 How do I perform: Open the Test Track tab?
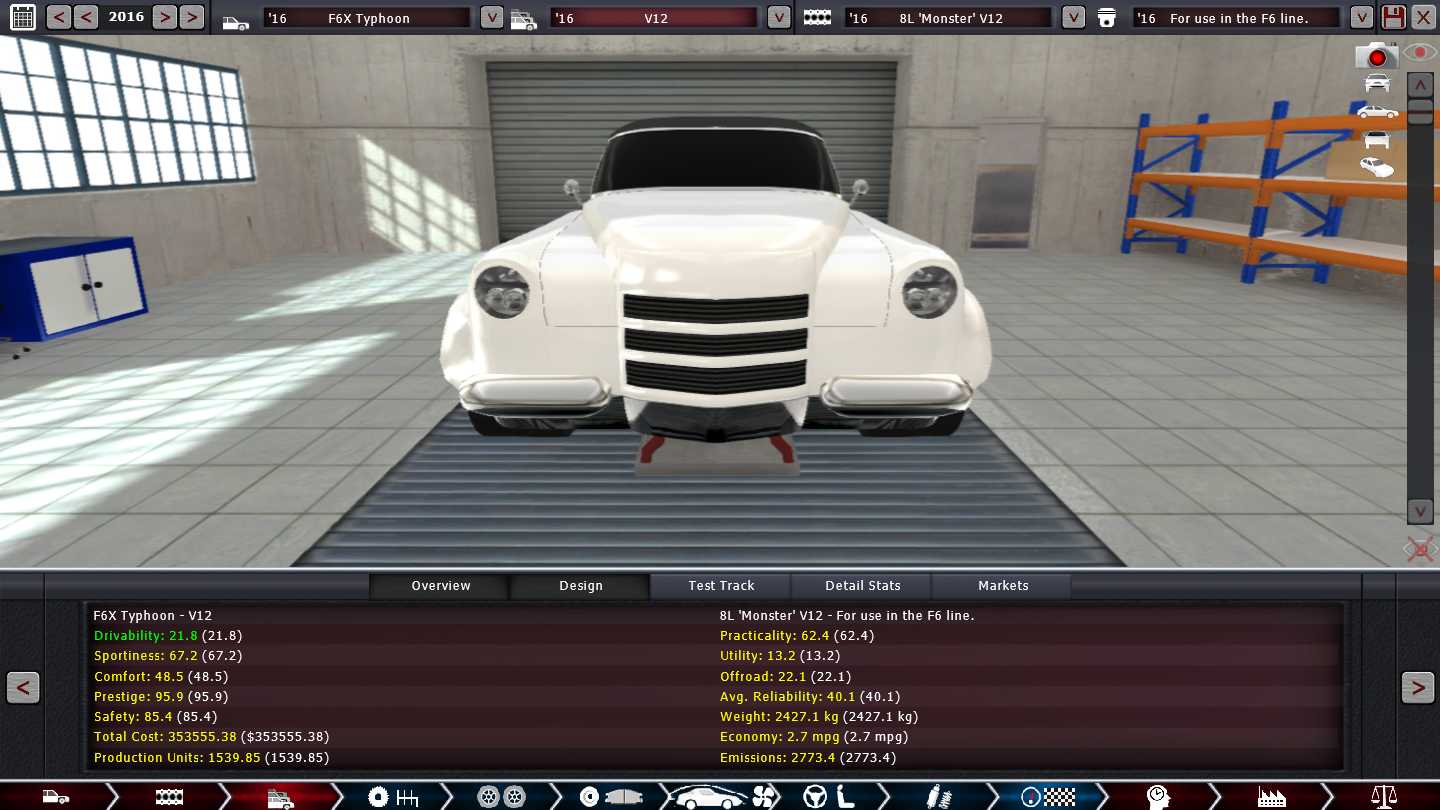(x=721, y=586)
